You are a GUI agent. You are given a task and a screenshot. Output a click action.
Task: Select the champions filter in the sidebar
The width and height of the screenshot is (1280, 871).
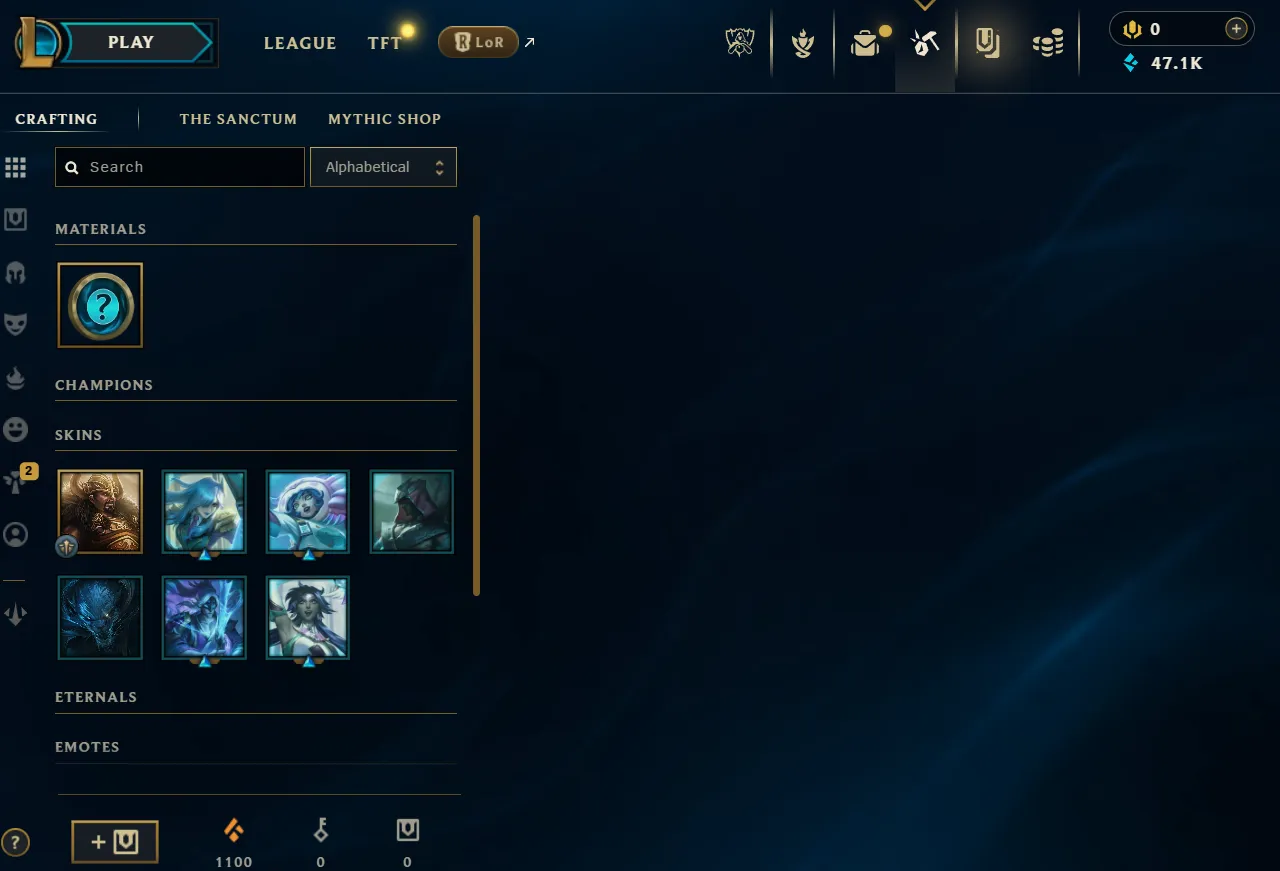(x=16, y=272)
